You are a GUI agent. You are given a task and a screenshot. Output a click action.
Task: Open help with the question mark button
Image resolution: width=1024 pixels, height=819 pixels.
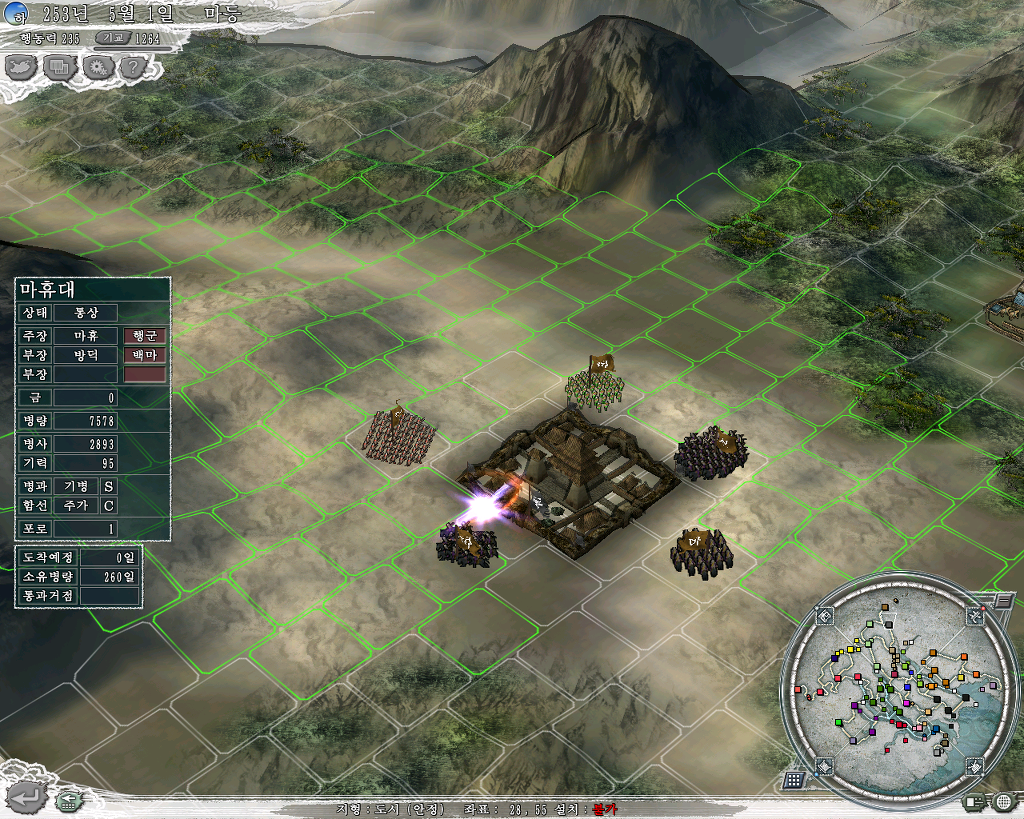pos(134,67)
